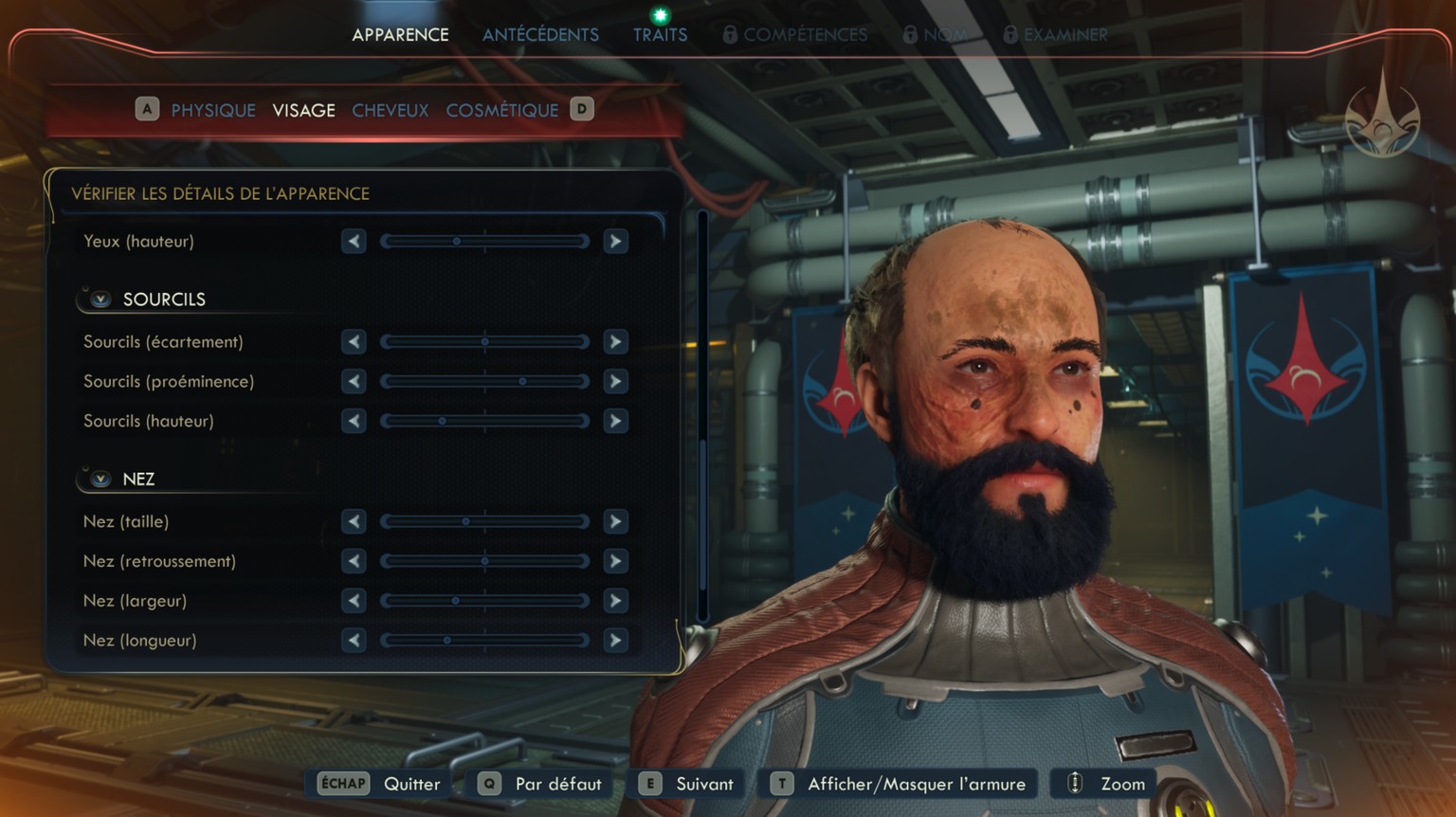
Task: Click the mouse-wheel Zoom icon
Action: [1074, 784]
